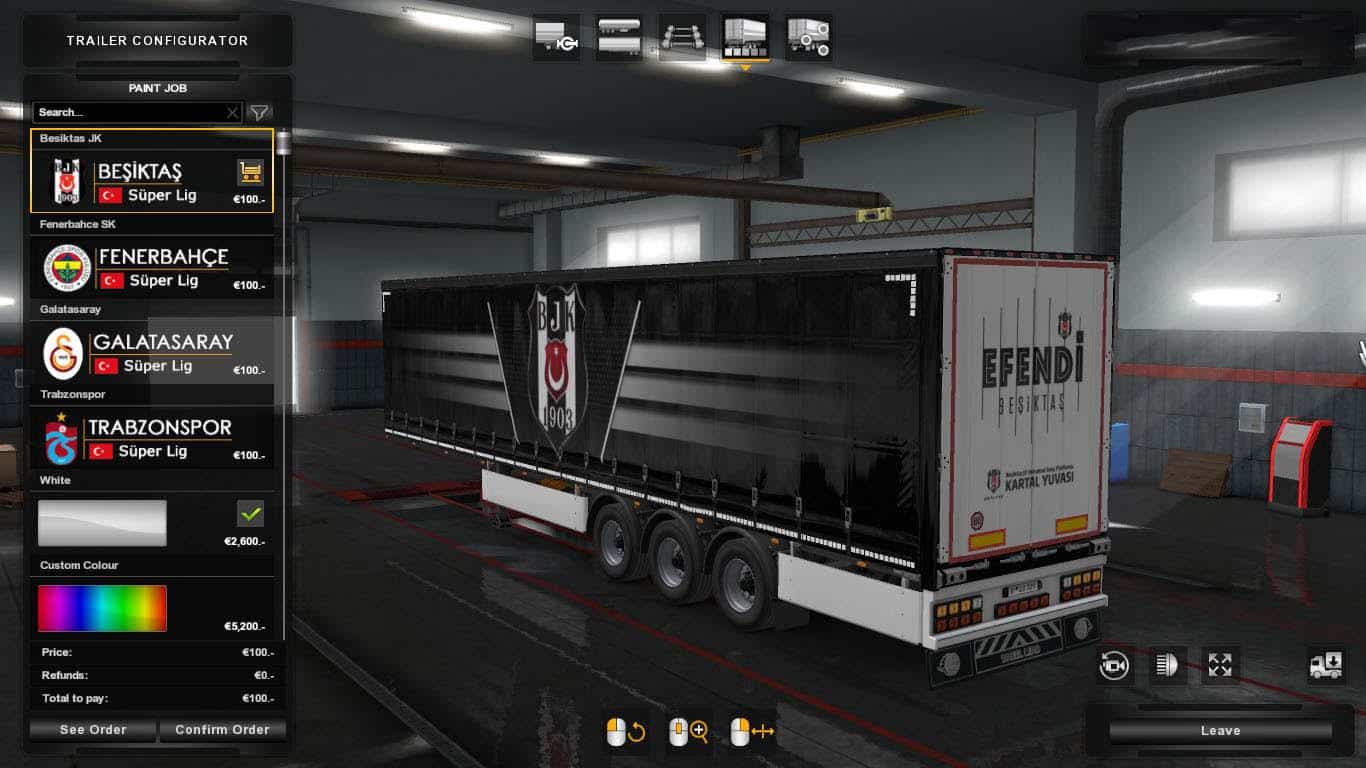
Task: Open the trailer wheels and accessories tab
Action: (x=808, y=38)
